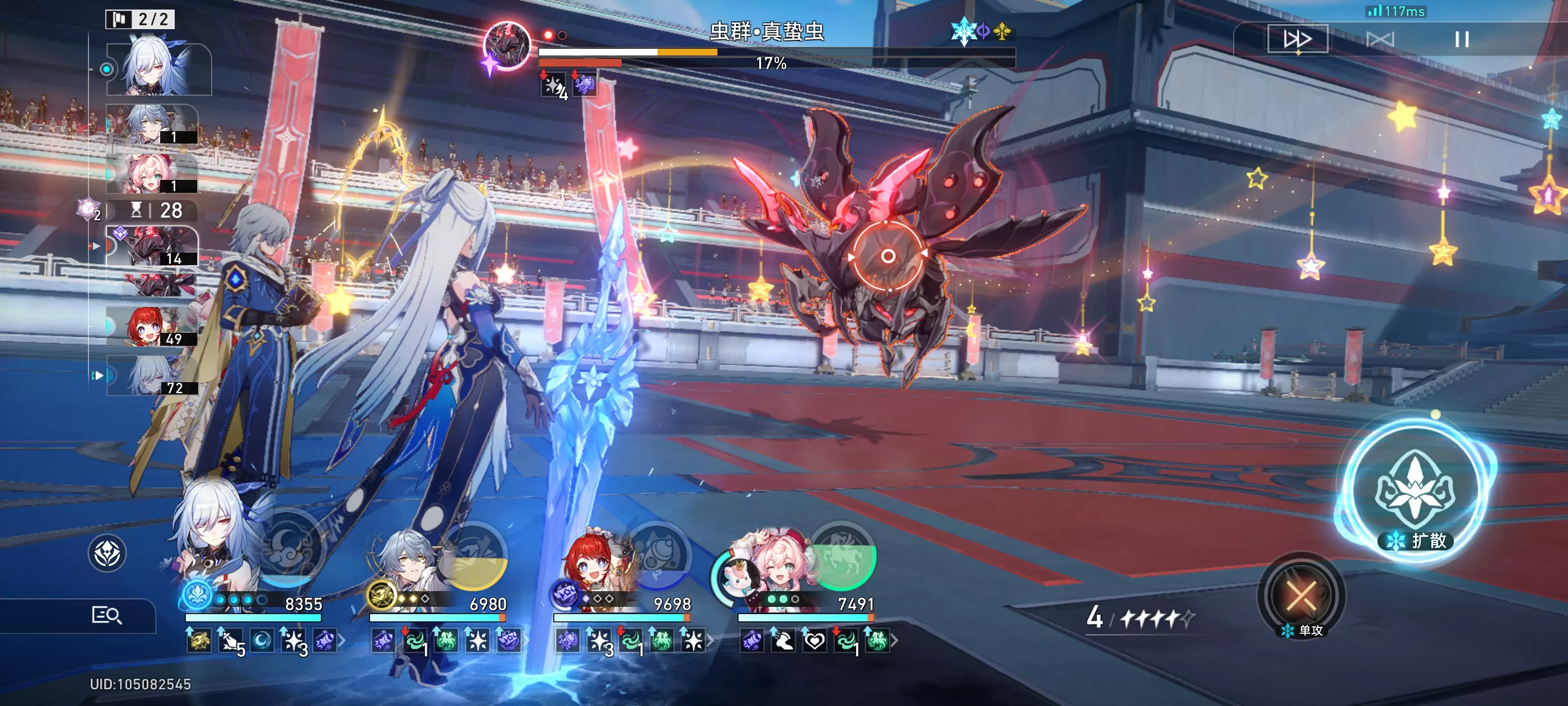The height and width of the screenshot is (706, 1568).
Task: Select the turn order card numbered 72
Action: click(x=152, y=375)
